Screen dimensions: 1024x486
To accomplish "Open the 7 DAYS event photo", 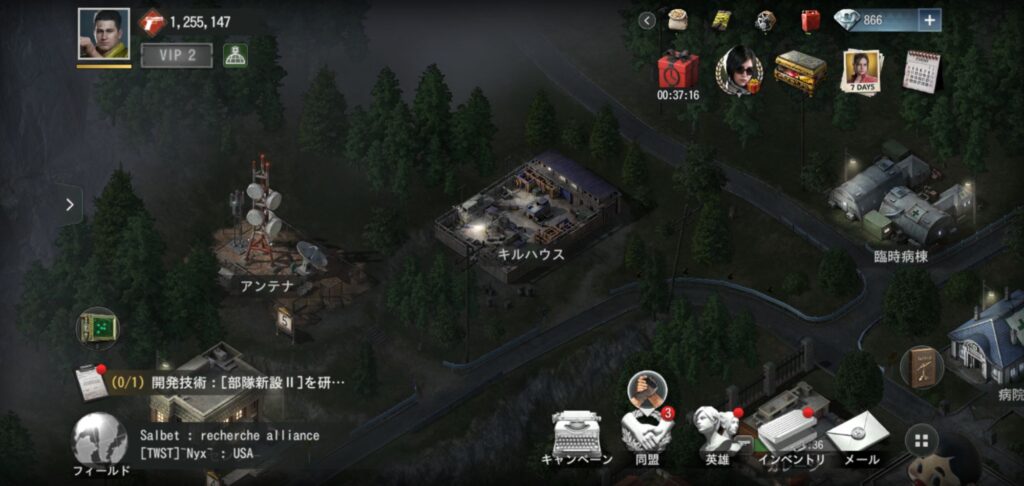I will pos(861,70).
